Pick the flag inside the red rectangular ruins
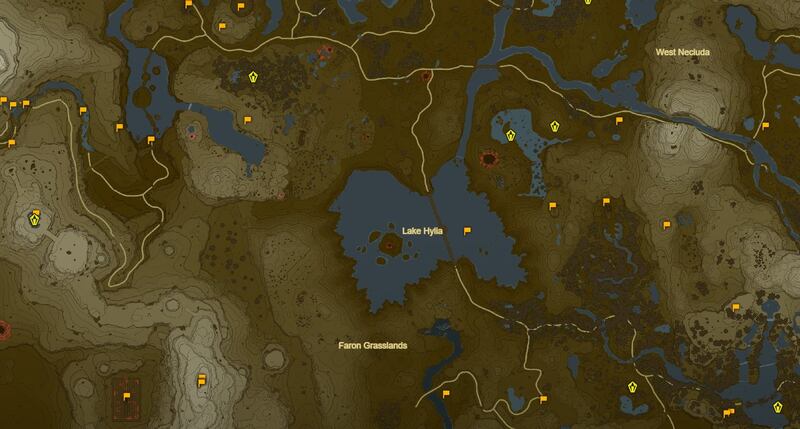This screenshot has width=800, height=429. click(x=125, y=396)
